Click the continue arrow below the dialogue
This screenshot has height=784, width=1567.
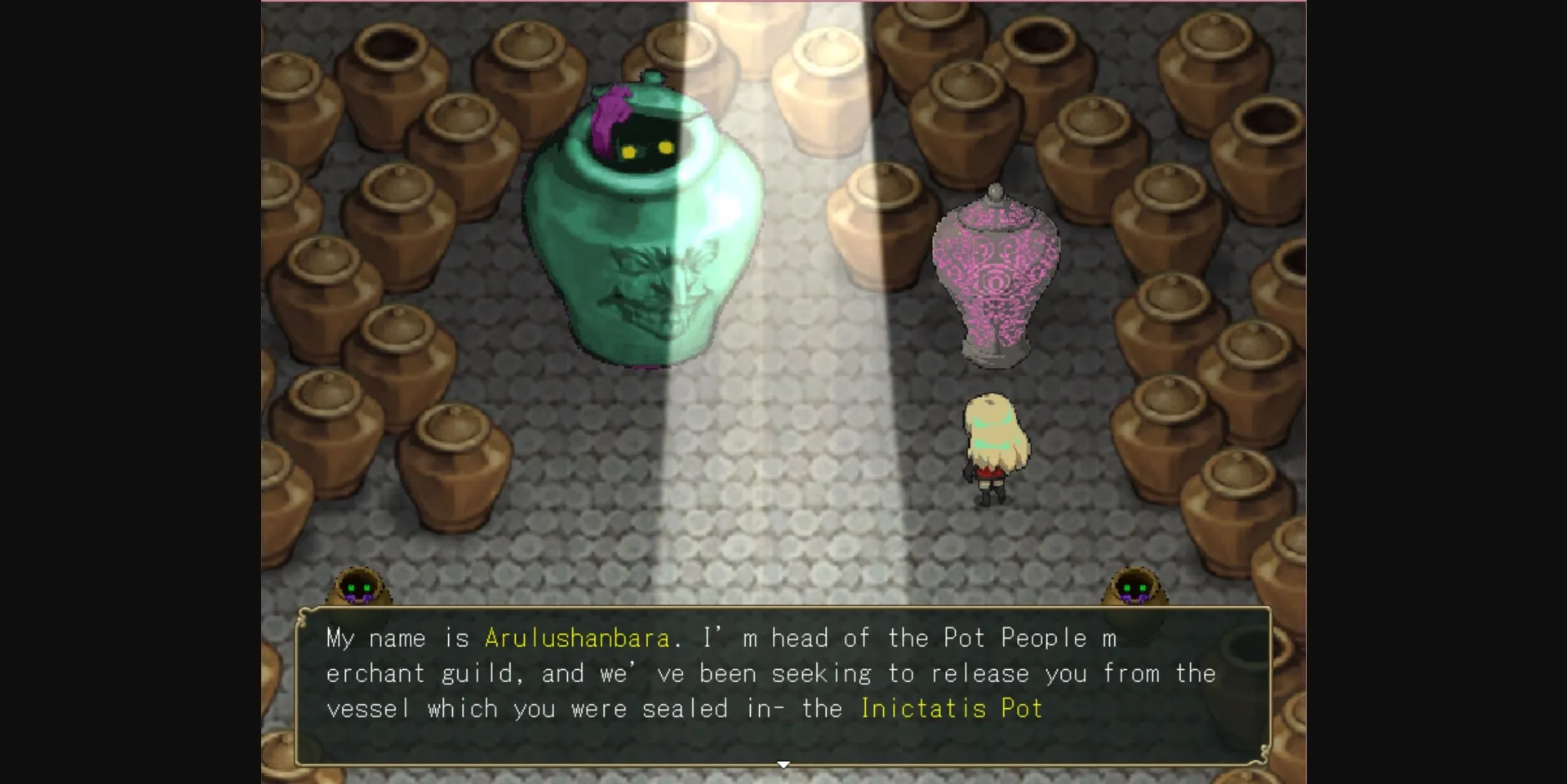point(783,764)
